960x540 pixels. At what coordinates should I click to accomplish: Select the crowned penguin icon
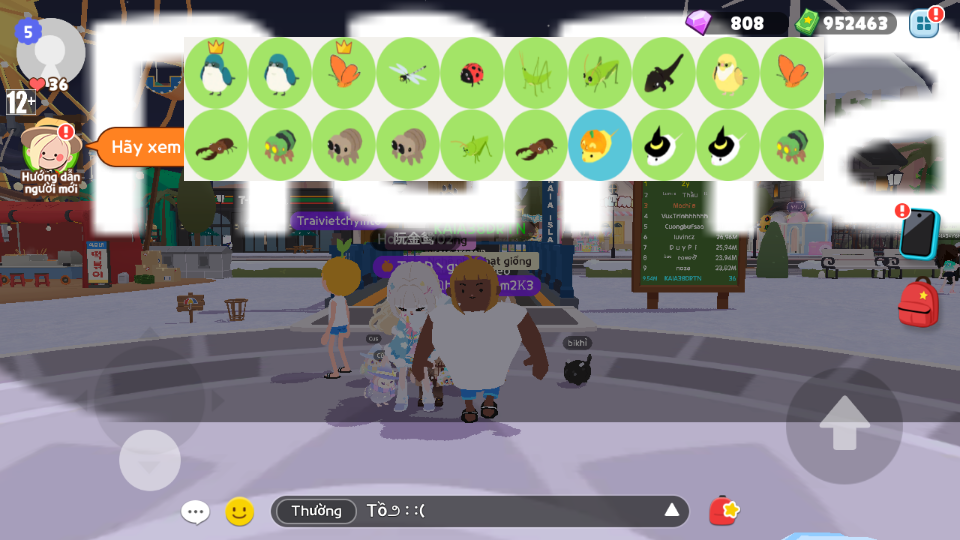coord(216,73)
